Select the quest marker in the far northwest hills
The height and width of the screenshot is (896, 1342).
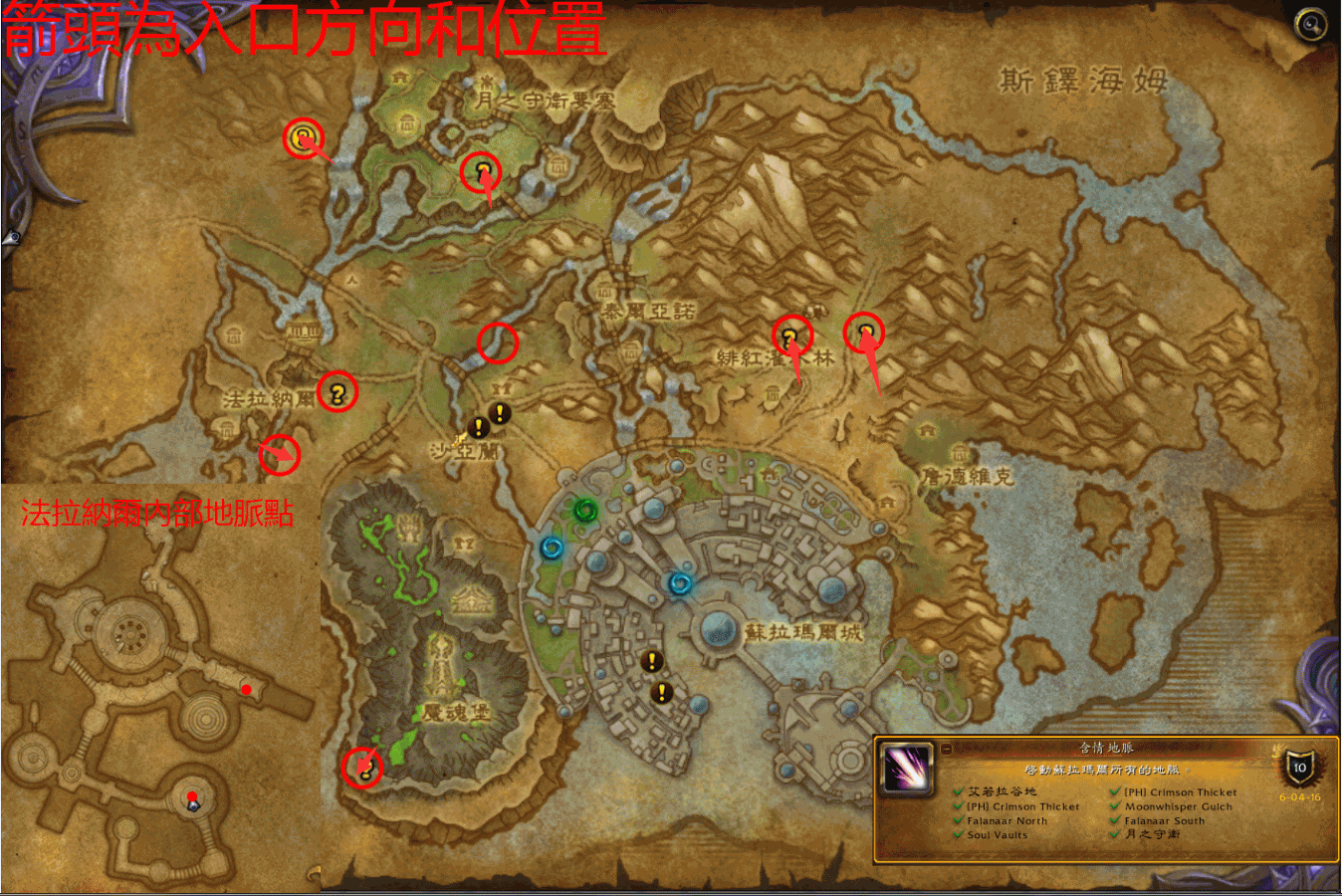point(303,137)
